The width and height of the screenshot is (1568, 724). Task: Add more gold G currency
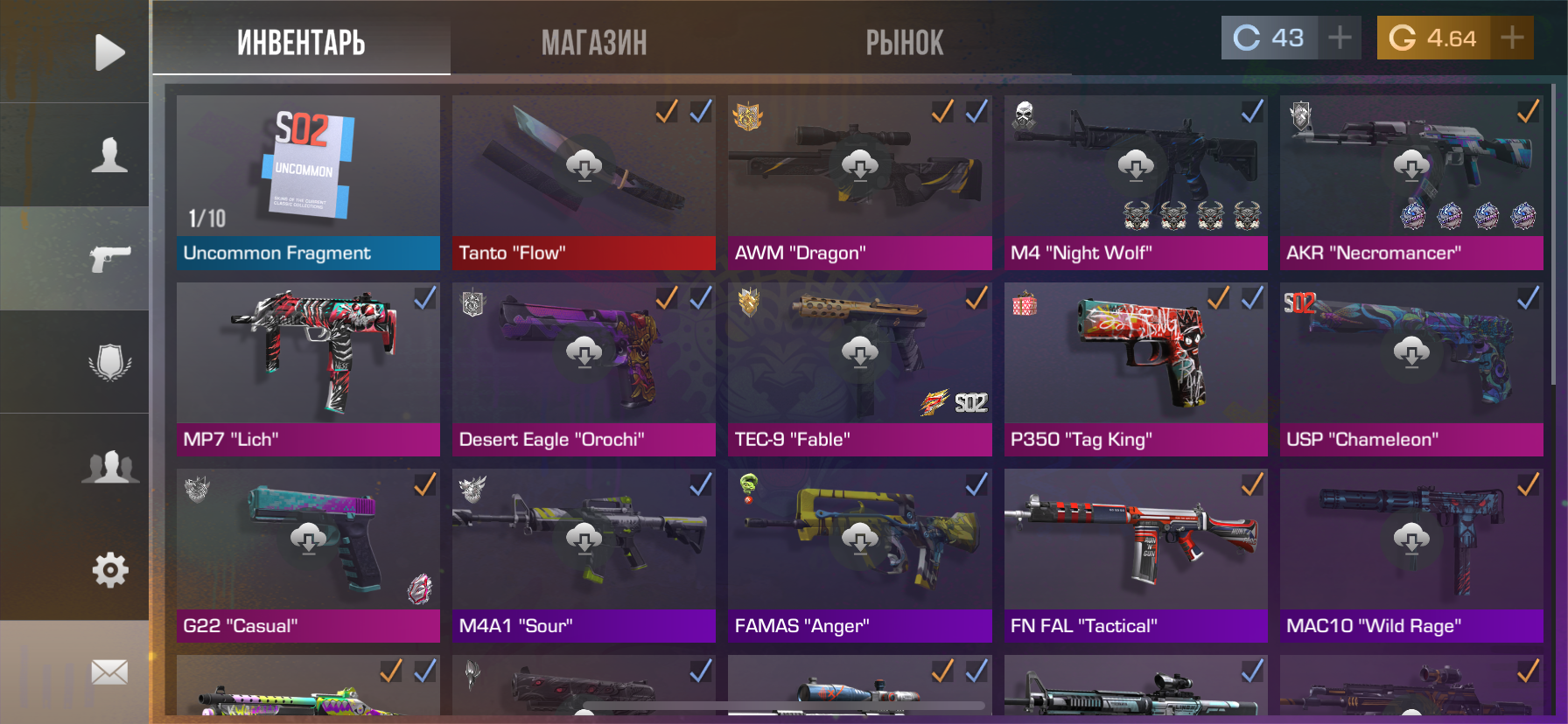(1512, 38)
